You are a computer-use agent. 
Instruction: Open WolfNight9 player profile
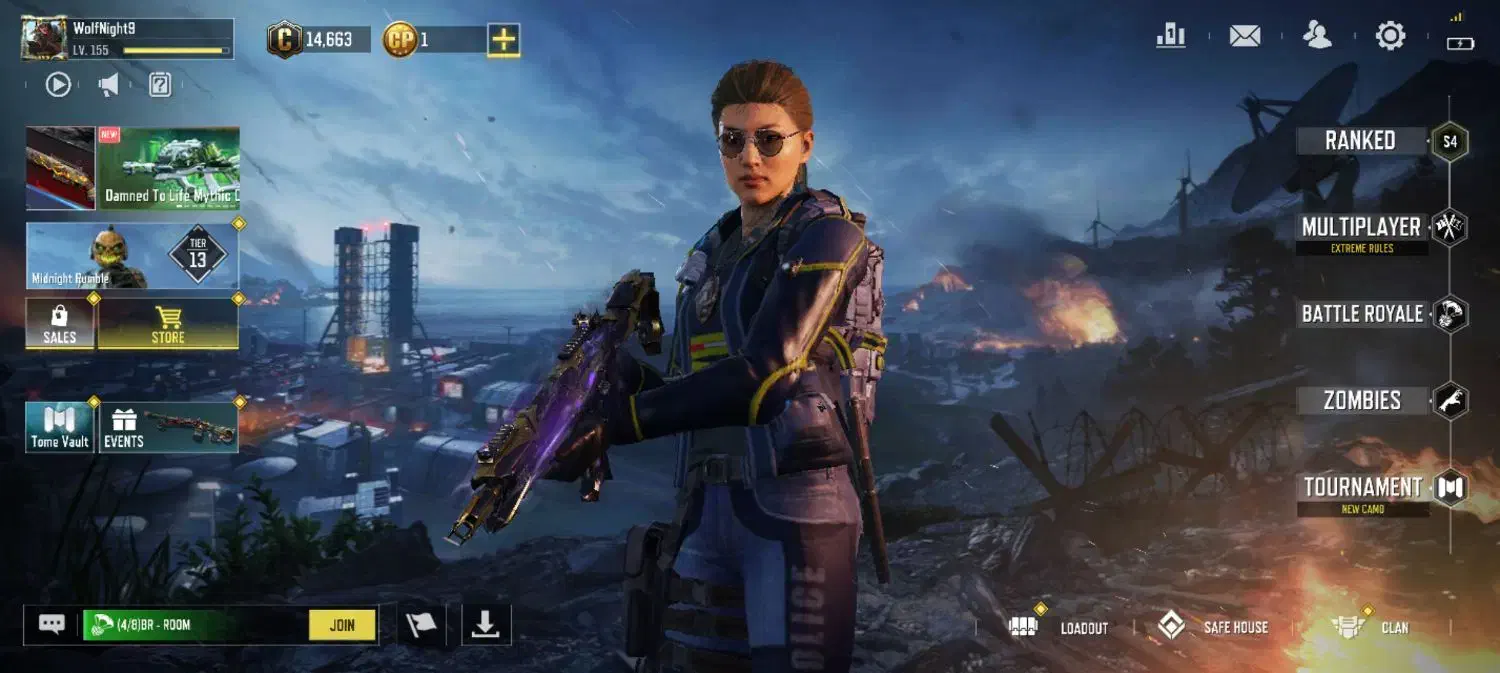click(45, 38)
